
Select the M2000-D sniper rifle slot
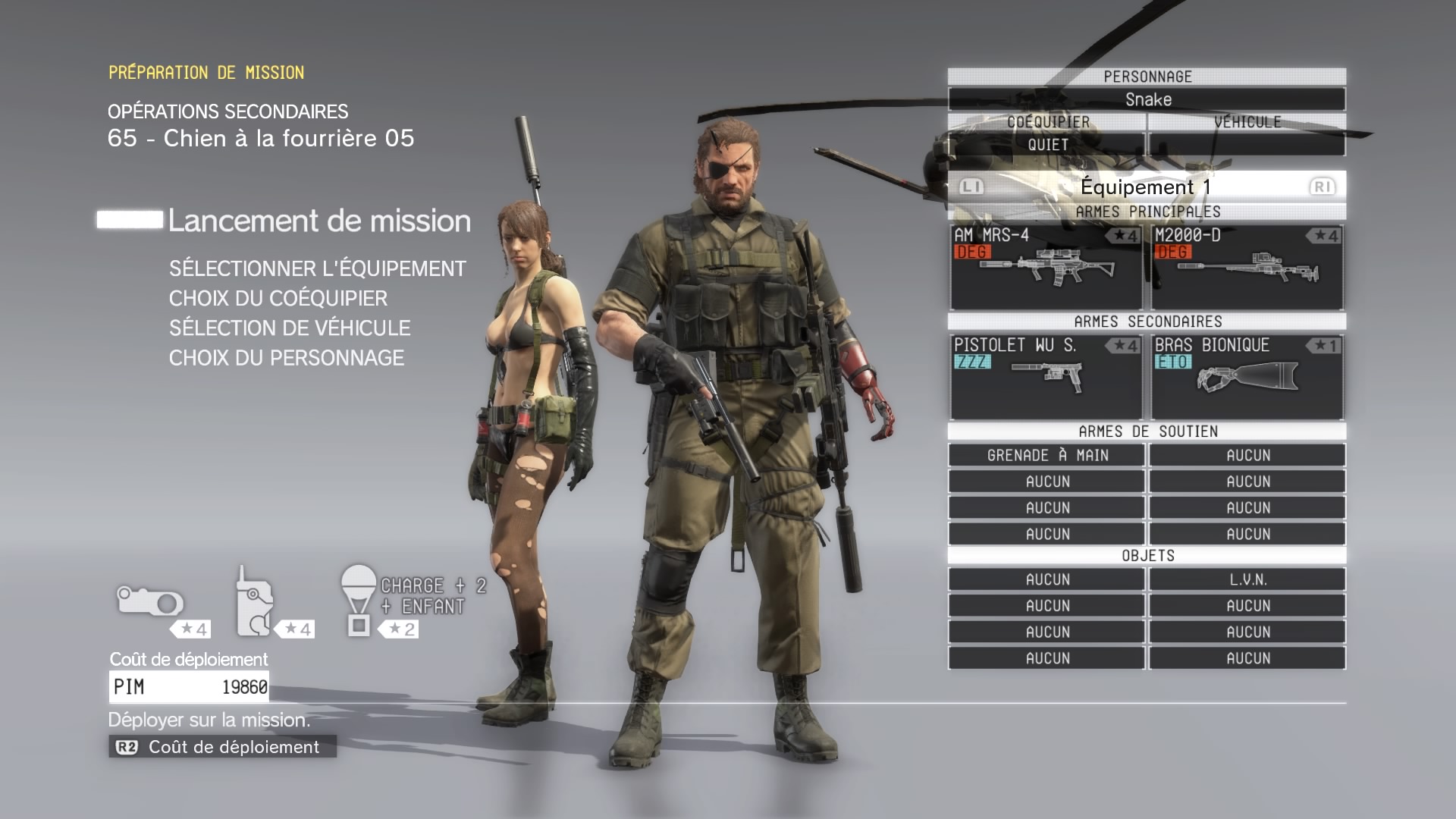pos(1247,267)
